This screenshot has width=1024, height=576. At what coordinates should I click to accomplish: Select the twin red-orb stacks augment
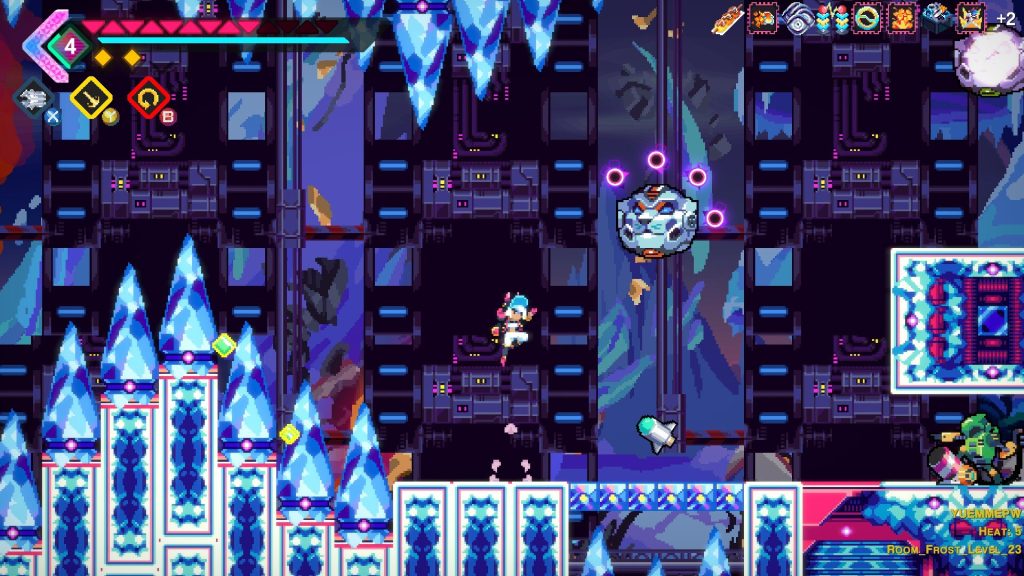831,17
